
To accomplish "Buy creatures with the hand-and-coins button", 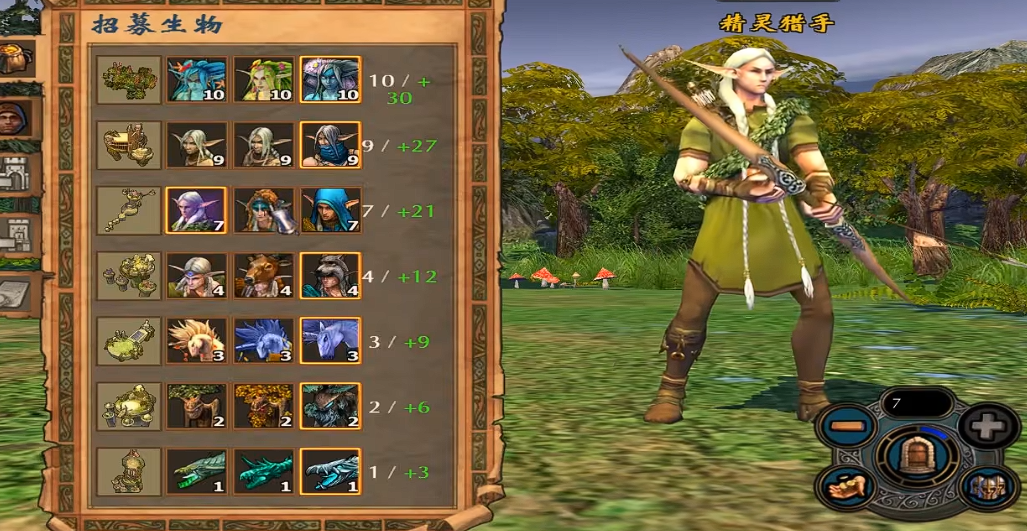I will pyautogui.click(x=846, y=488).
